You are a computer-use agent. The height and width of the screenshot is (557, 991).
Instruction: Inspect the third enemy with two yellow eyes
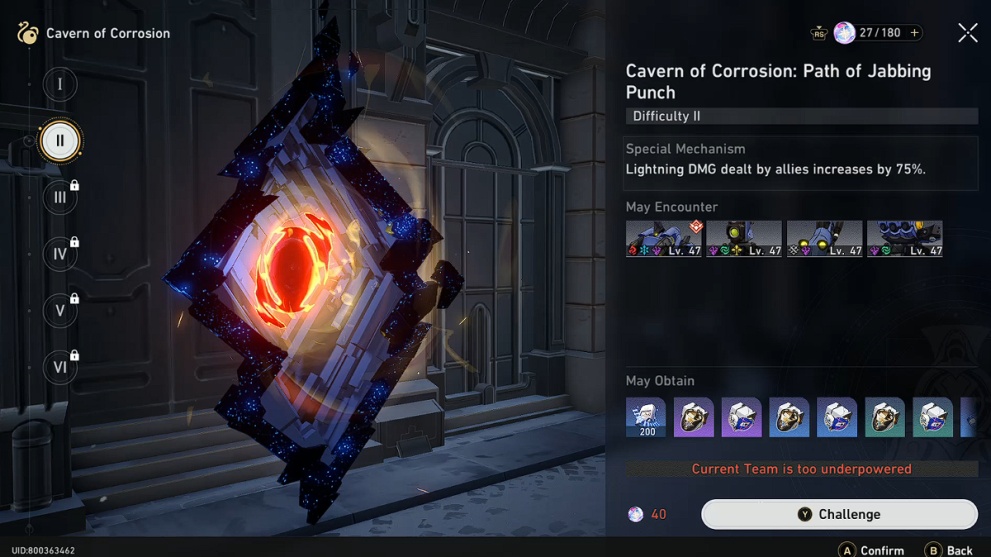coord(824,239)
